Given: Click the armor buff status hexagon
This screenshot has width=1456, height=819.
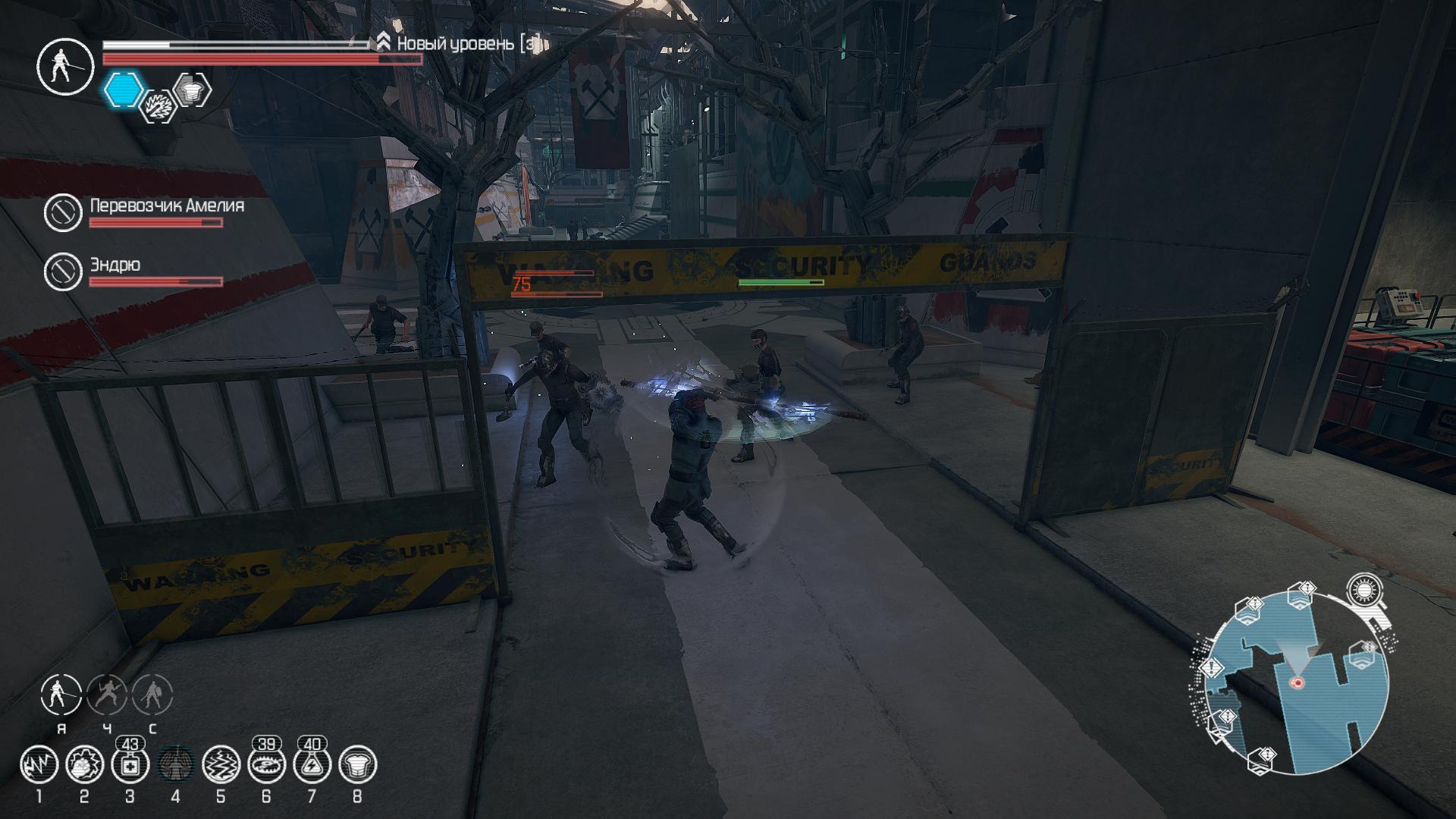Looking at the screenshot, I should pos(192,89).
